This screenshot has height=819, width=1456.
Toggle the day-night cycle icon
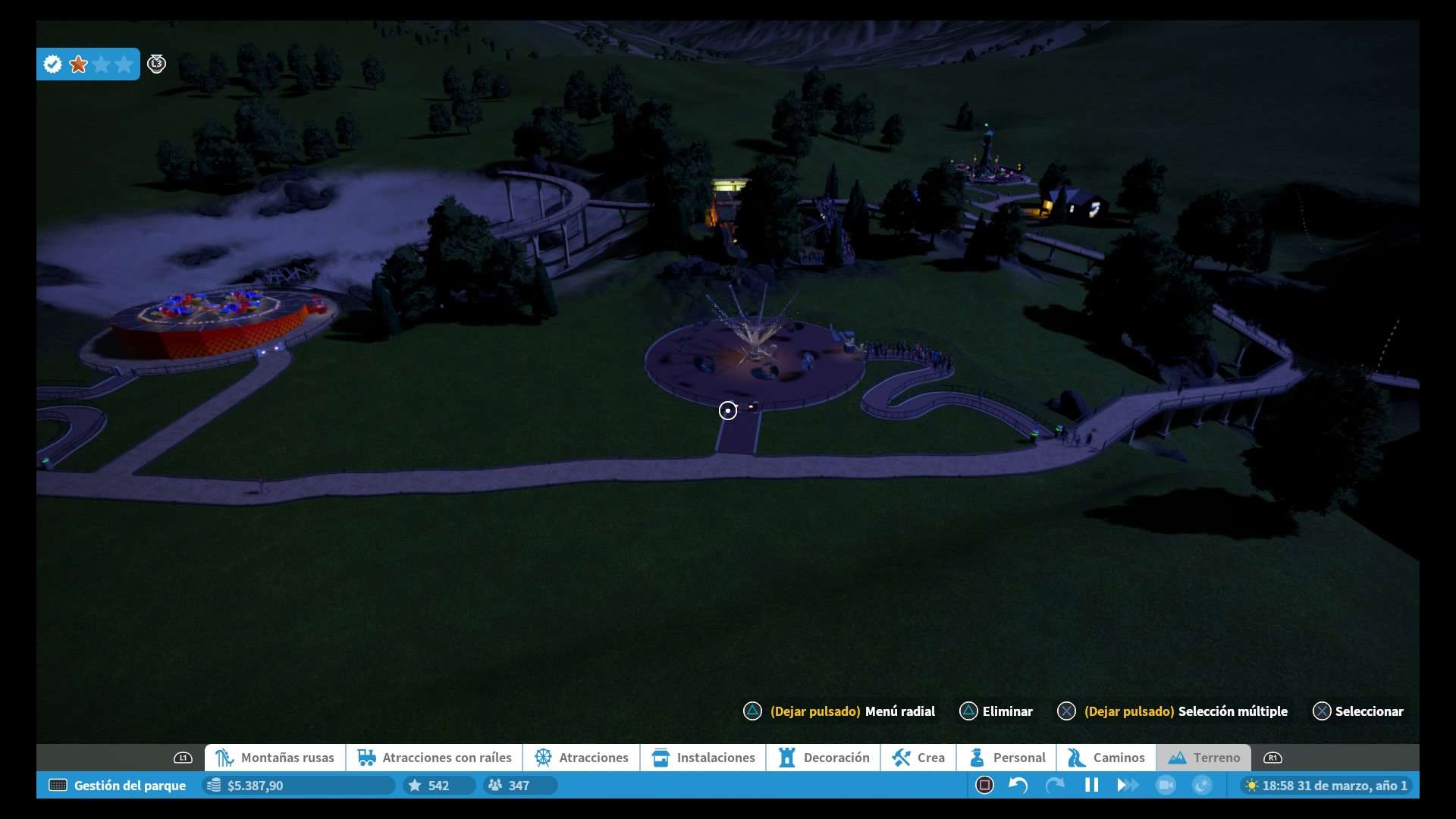[x=1202, y=786]
